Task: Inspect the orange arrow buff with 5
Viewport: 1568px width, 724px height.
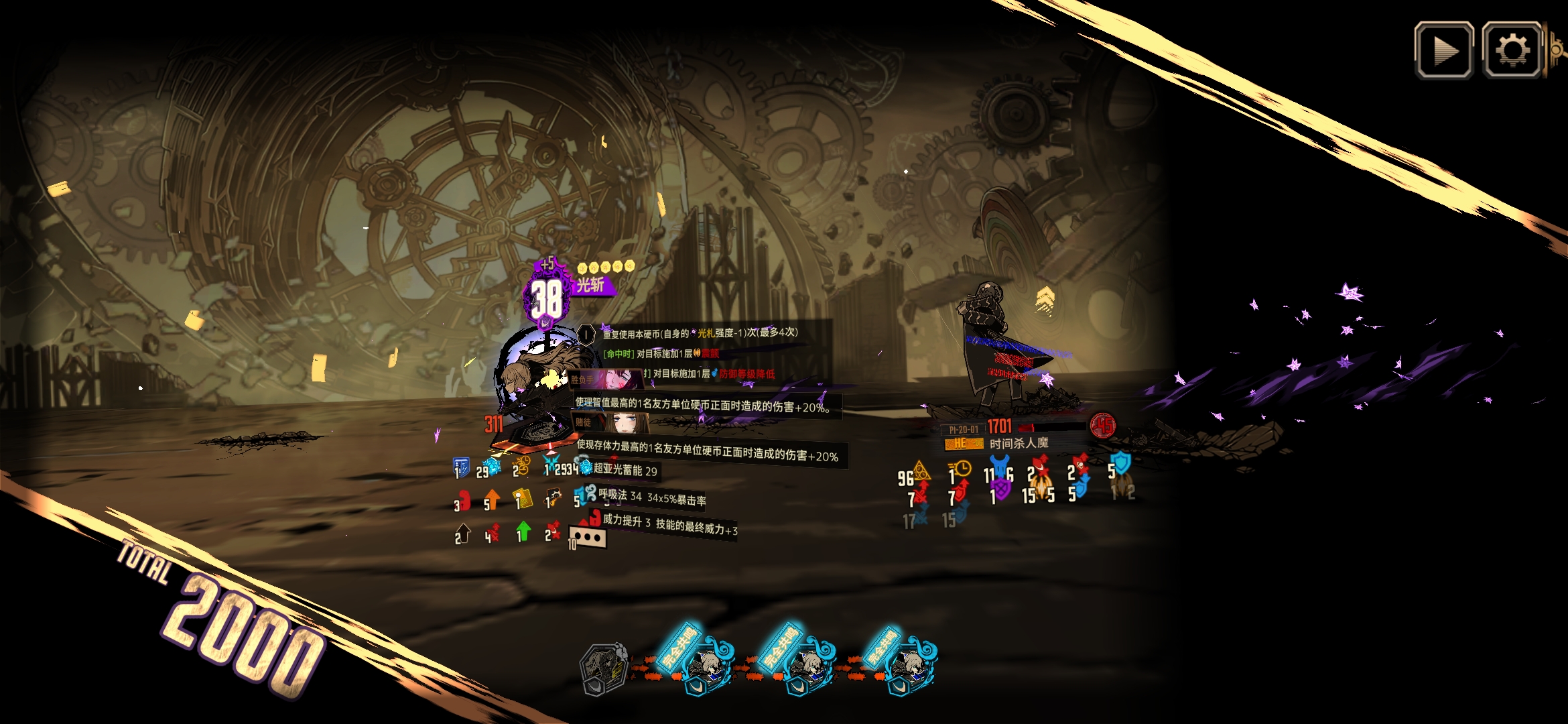Action: [492, 499]
